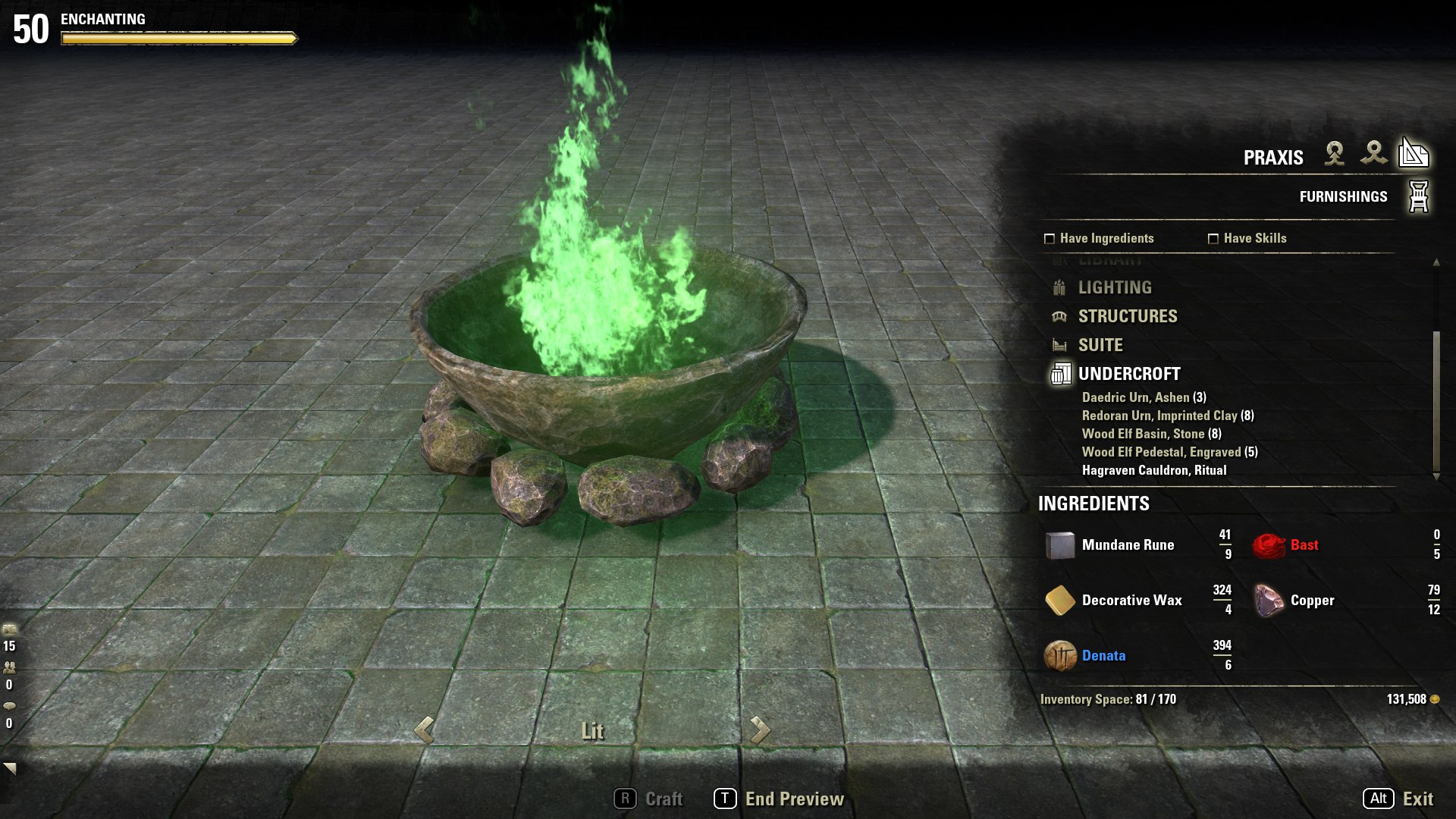Click the Denata rune icon

(1061, 656)
